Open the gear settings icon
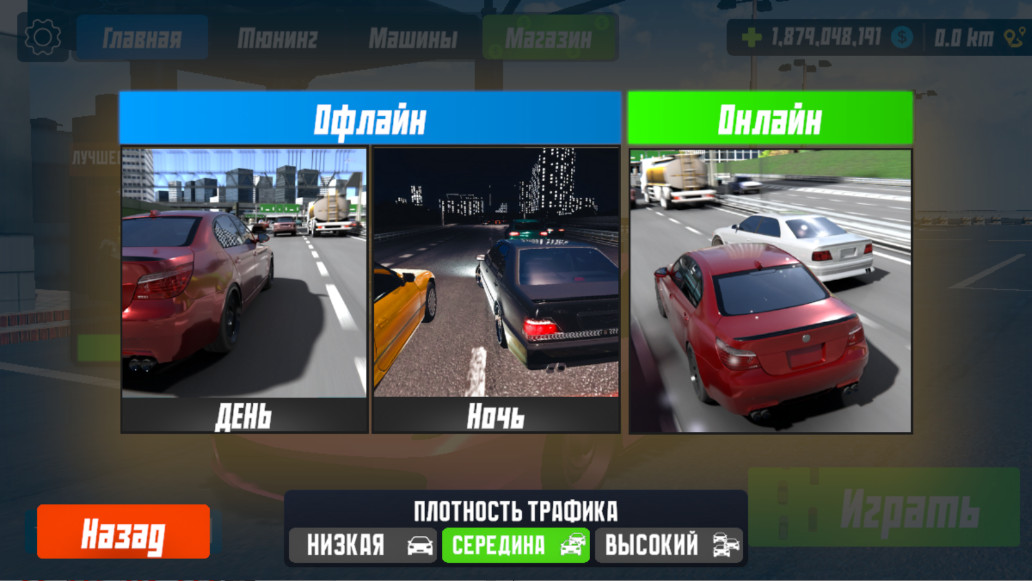This screenshot has width=1032, height=581. click(43, 38)
